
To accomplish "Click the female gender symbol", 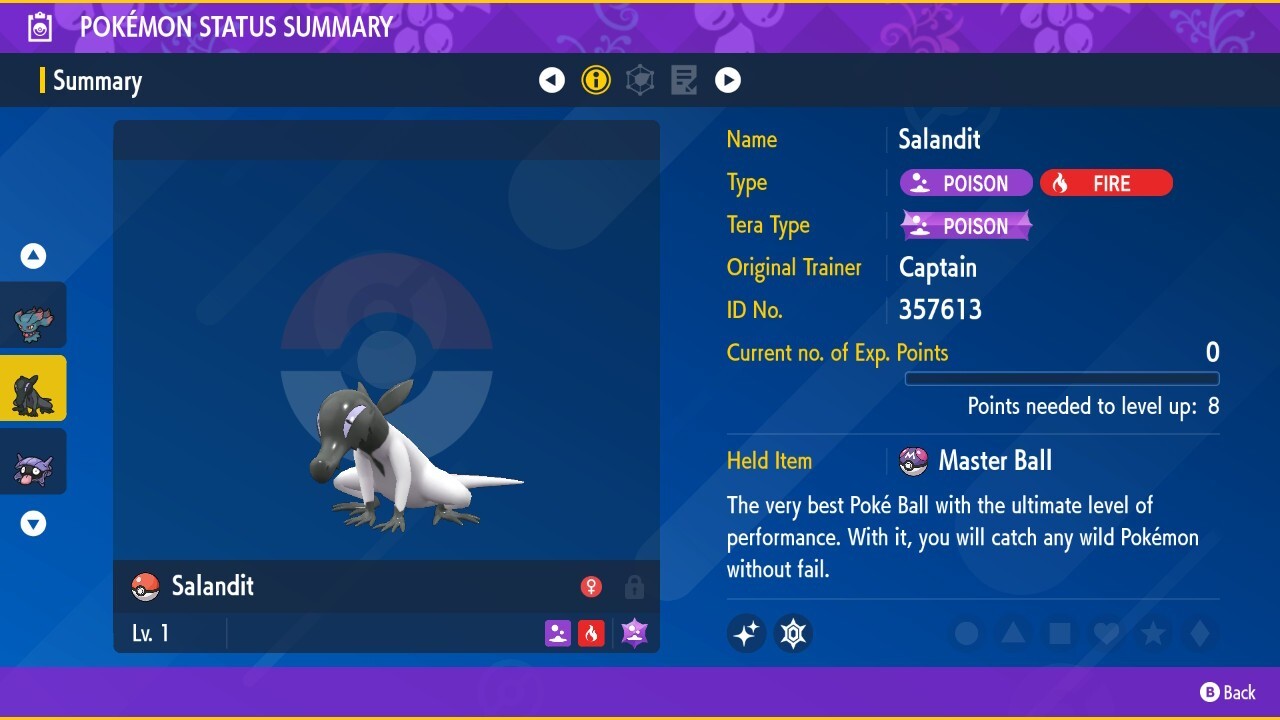I will click(591, 587).
